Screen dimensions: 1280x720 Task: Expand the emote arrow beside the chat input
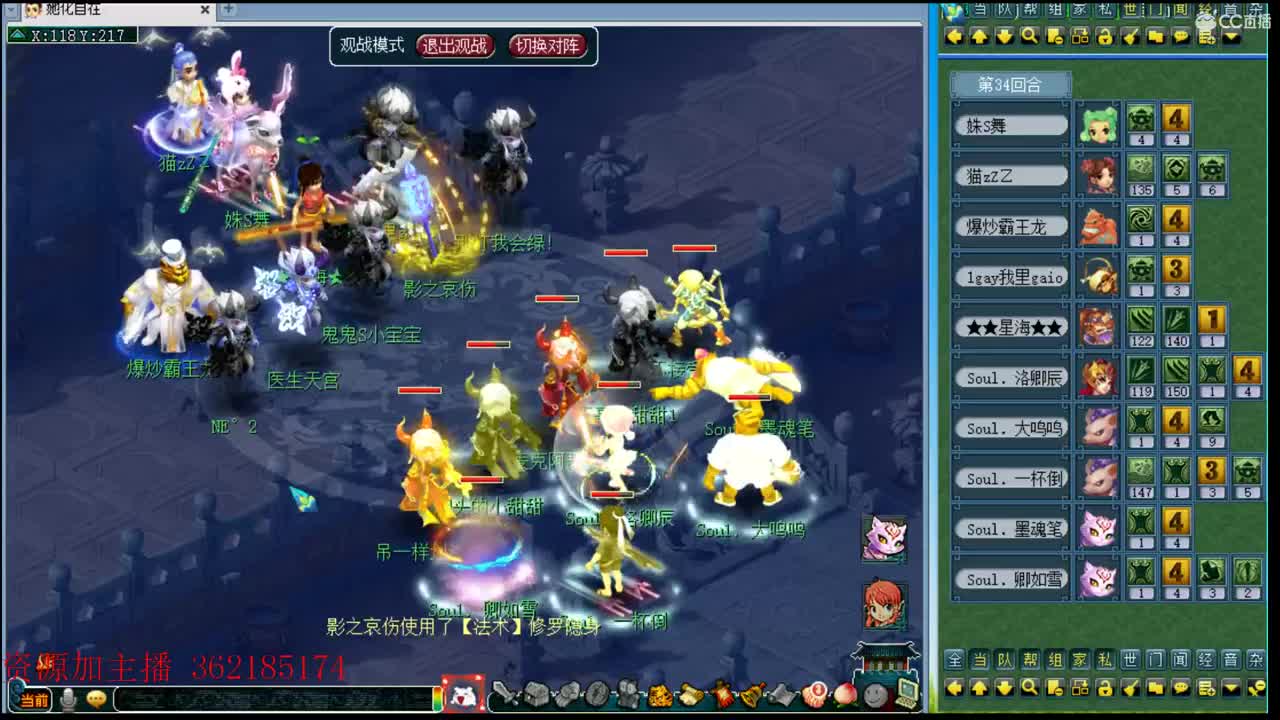95,697
